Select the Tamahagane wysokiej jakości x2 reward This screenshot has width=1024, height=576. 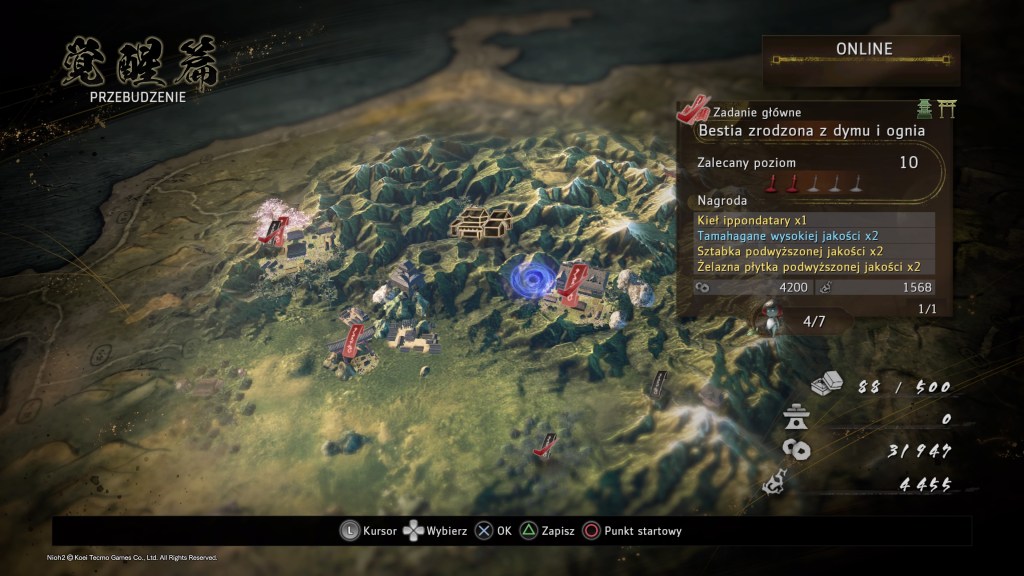815,236
